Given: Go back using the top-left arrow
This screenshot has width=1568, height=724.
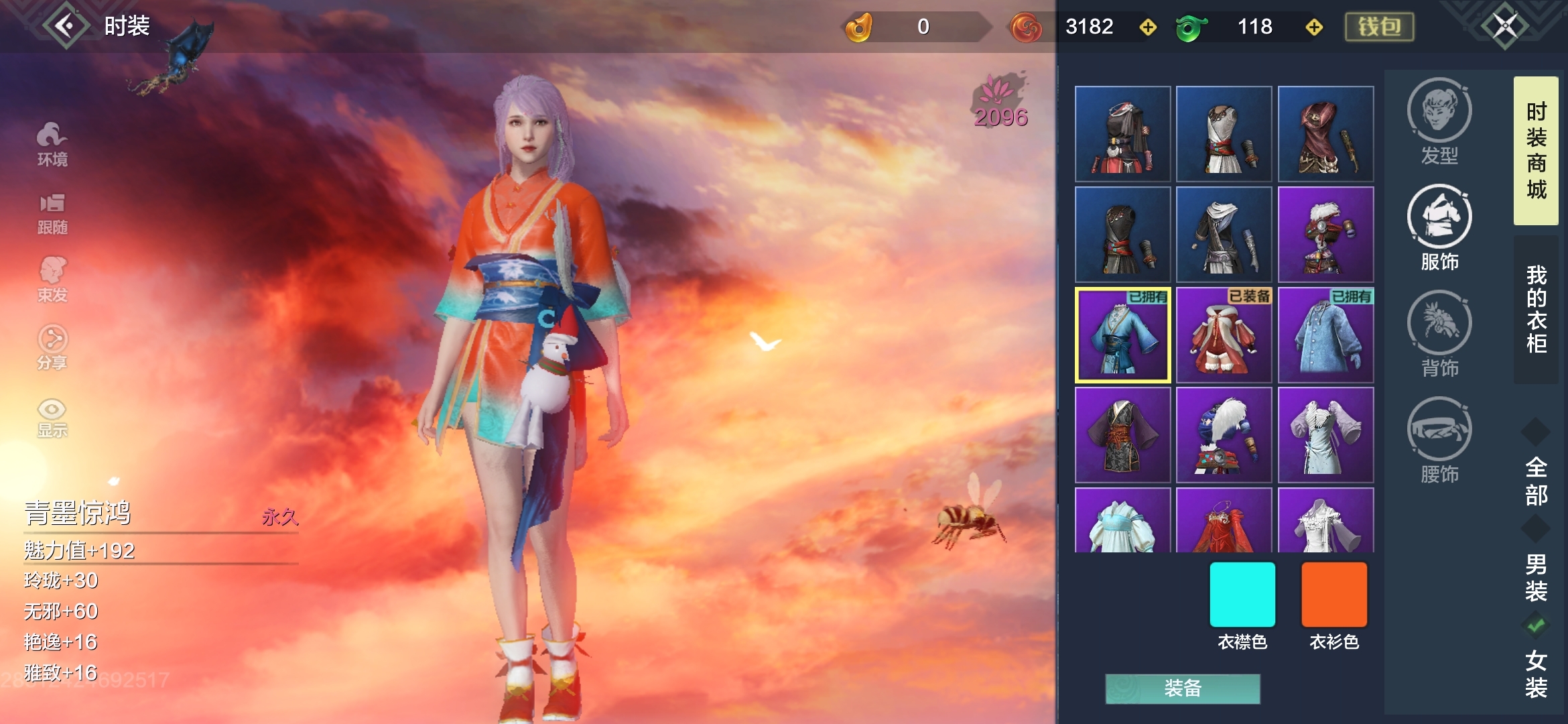Looking at the screenshot, I should [66, 26].
